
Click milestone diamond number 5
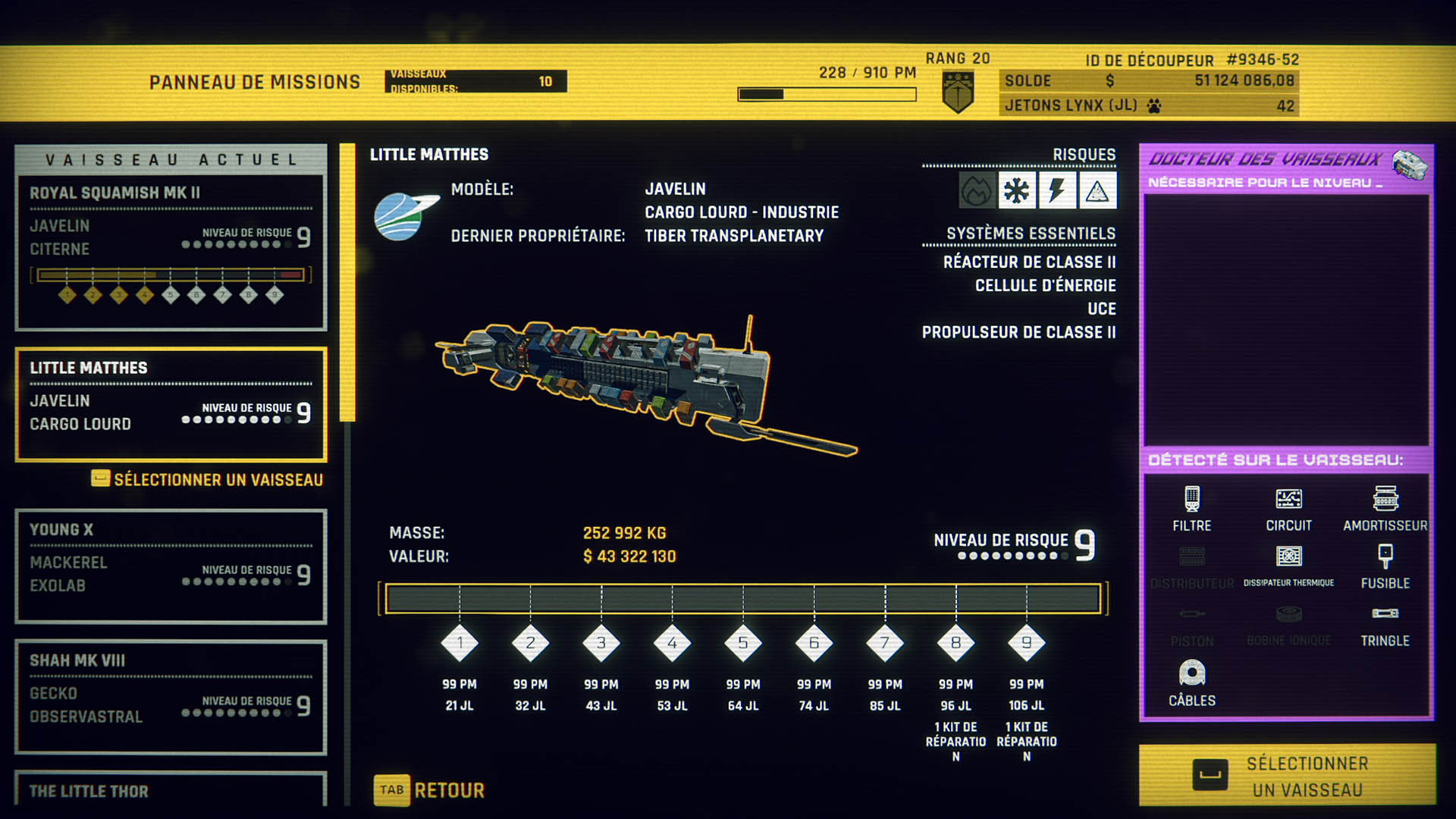[x=742, y=643]
